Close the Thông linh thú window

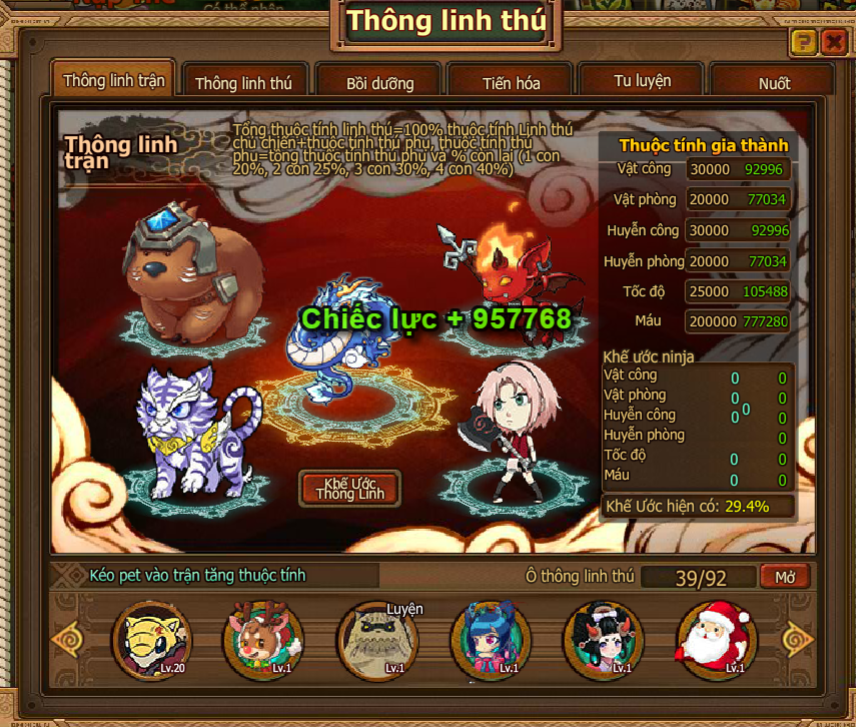[833, 42]
